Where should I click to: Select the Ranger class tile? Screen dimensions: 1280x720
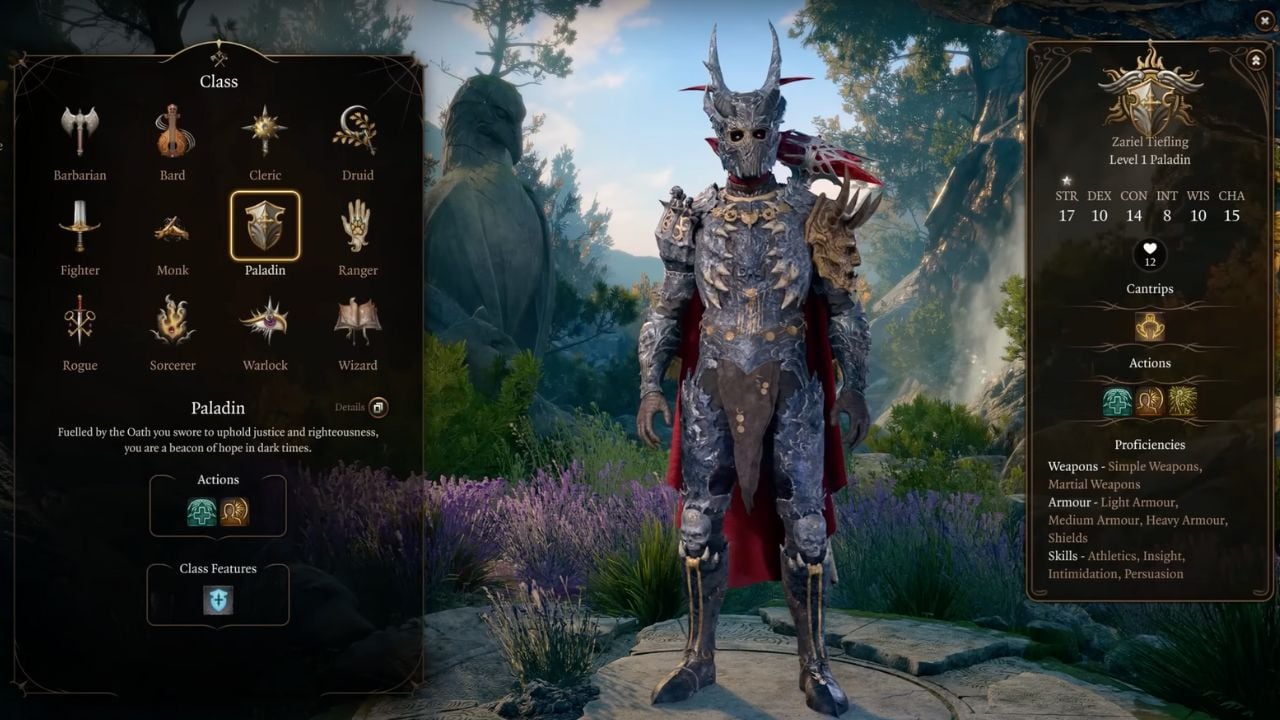357,228
